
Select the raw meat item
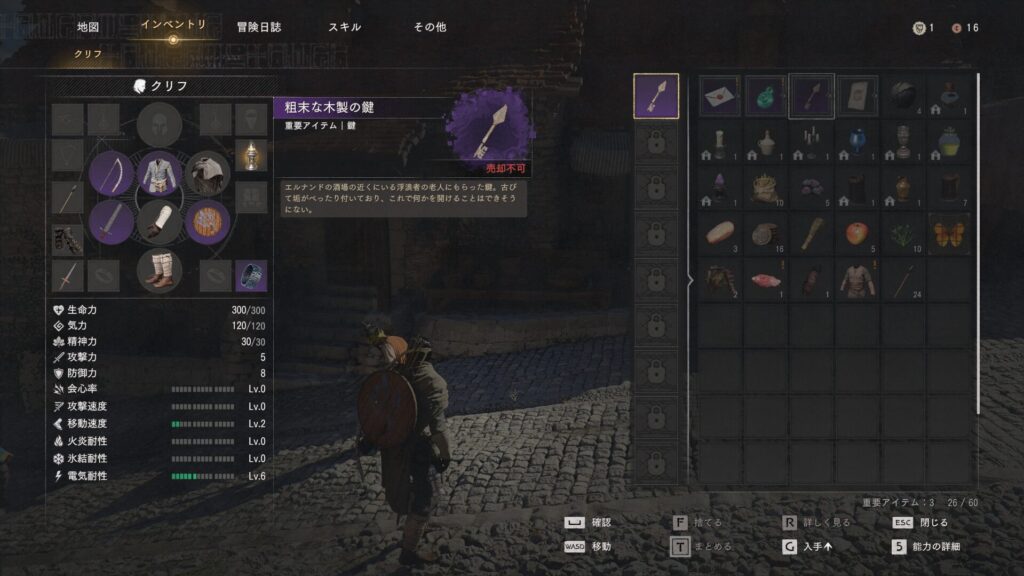click(x=766, y=280)
